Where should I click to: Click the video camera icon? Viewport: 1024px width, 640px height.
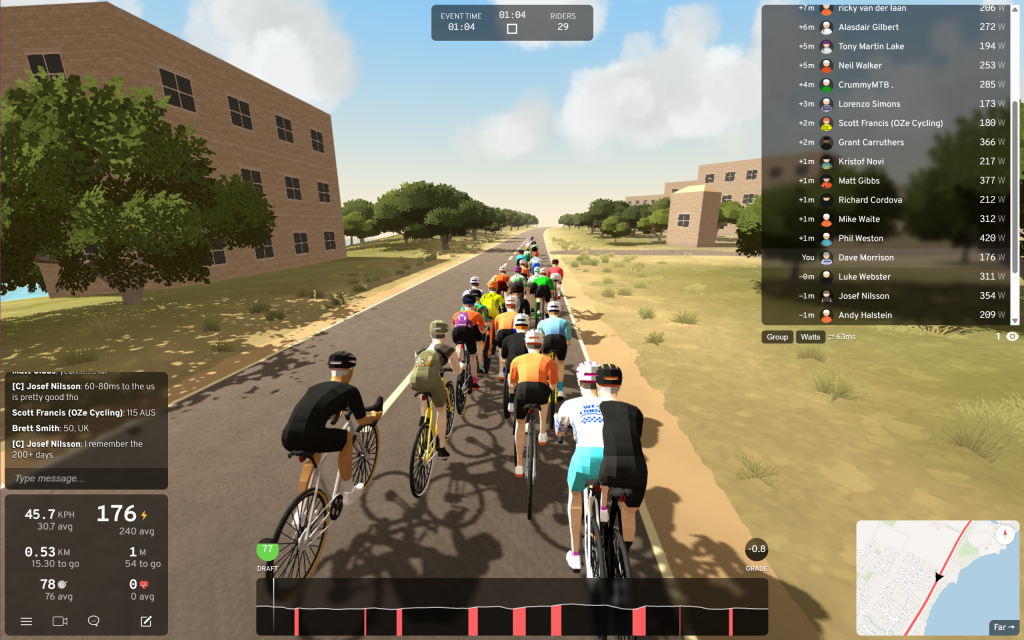click(59, 621)
